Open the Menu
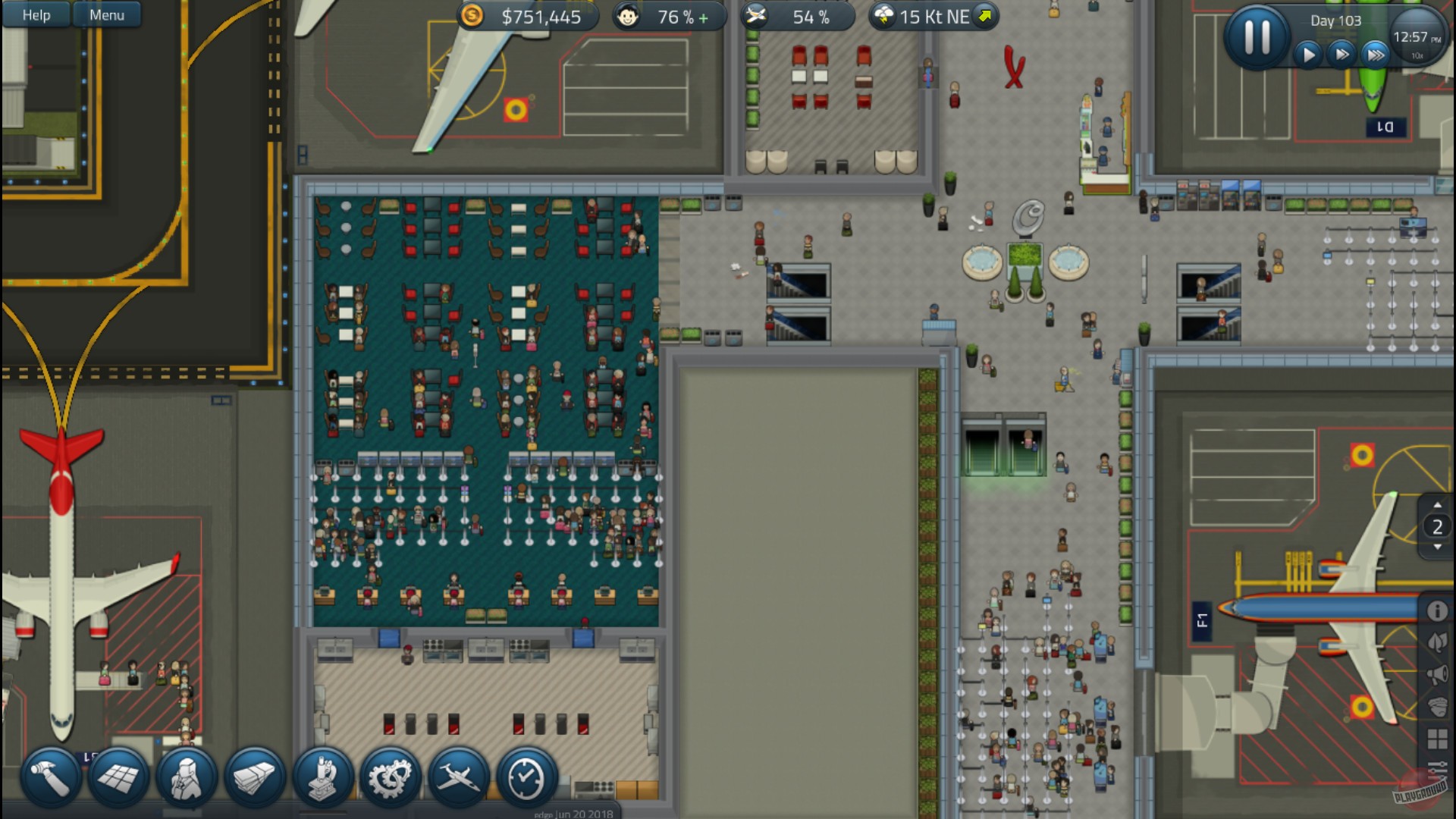Viewport: 1456px width, 819px height. (x=106, y=14)
